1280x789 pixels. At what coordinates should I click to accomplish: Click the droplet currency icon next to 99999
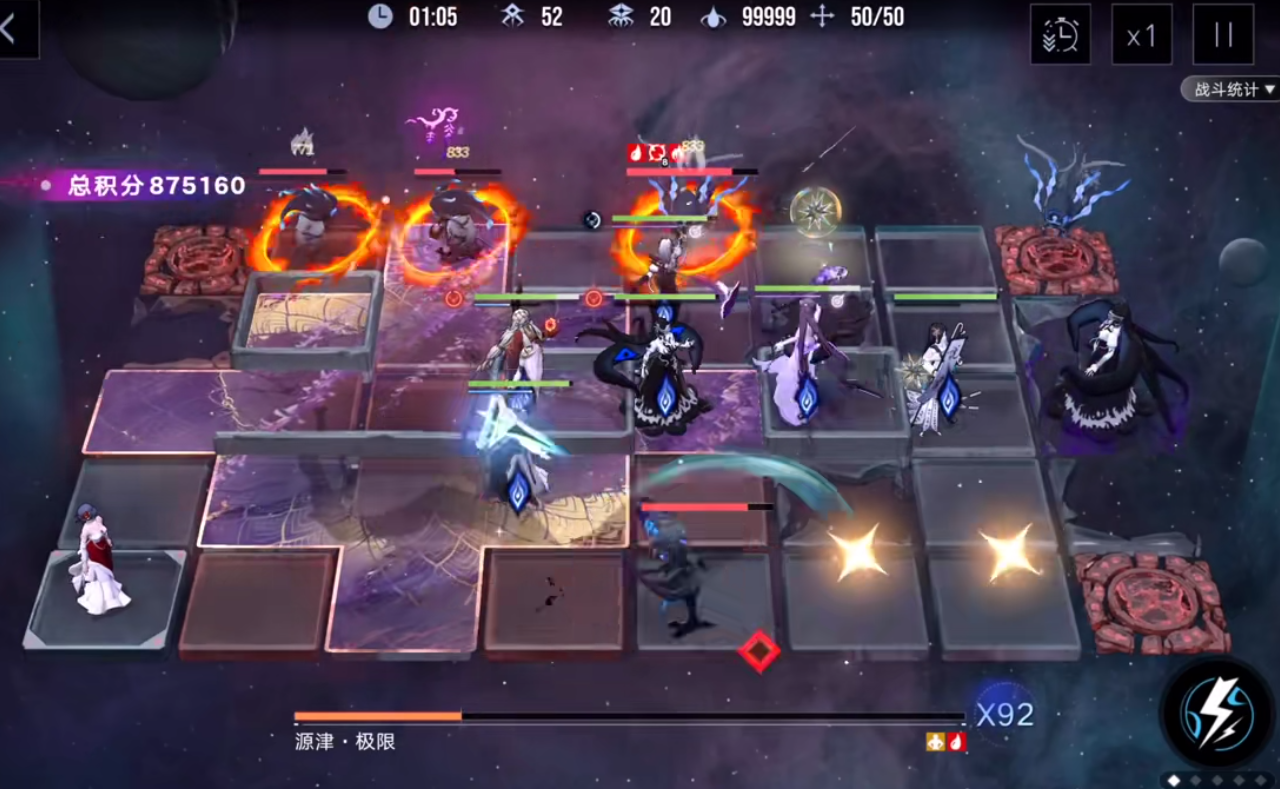coord(714,16)
